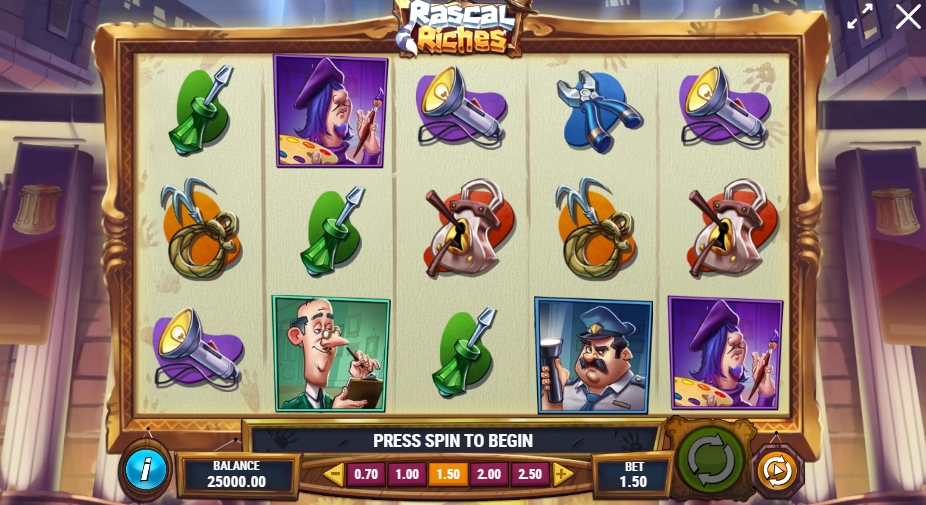Screen dimensions: 926x505
Task: Open the blue info paytable button
Action: [x=146, y=470]
